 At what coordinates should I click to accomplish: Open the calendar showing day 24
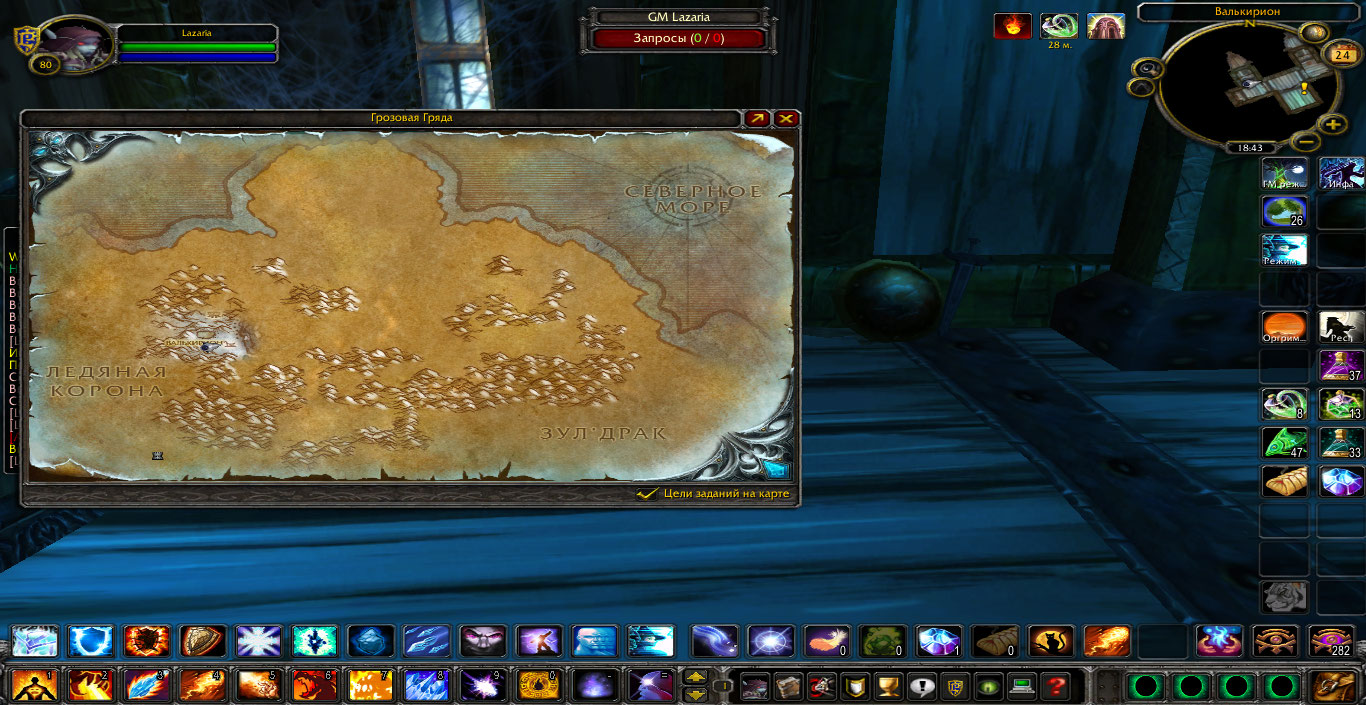1339,54
